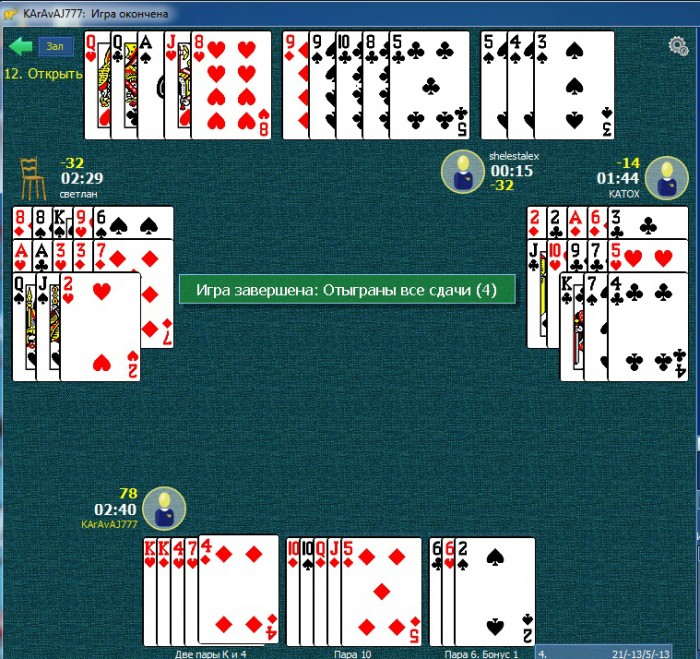Click the wooden chair seat icon
Image resolution: width=700 pixels, height=659 pixels.
[x=34, y=179]
